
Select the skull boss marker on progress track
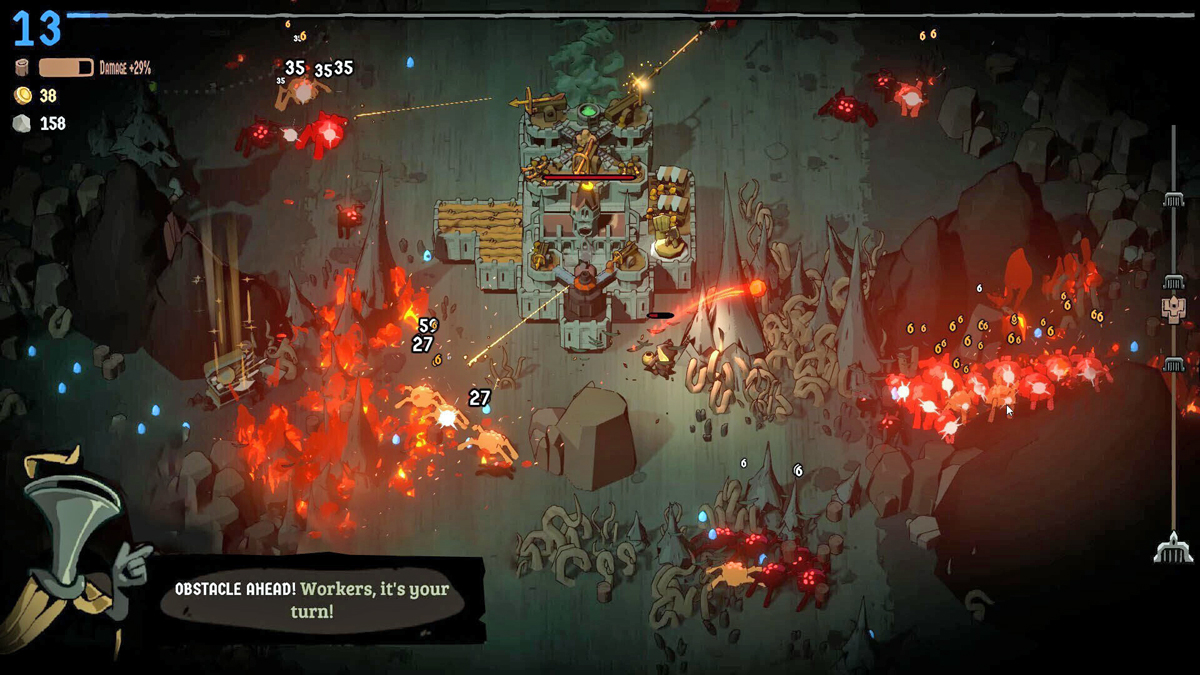pyautogui.click(x=1174, y=307)
